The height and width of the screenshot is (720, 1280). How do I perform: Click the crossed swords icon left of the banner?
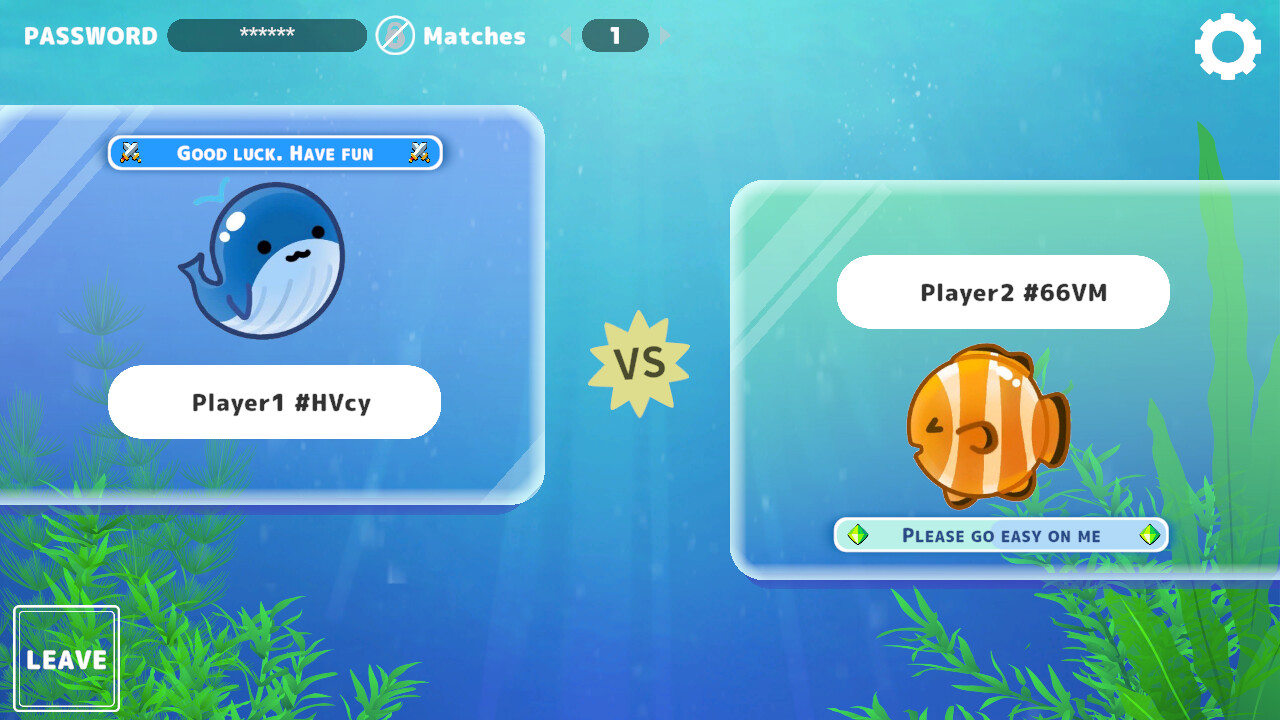pos(131,153)
